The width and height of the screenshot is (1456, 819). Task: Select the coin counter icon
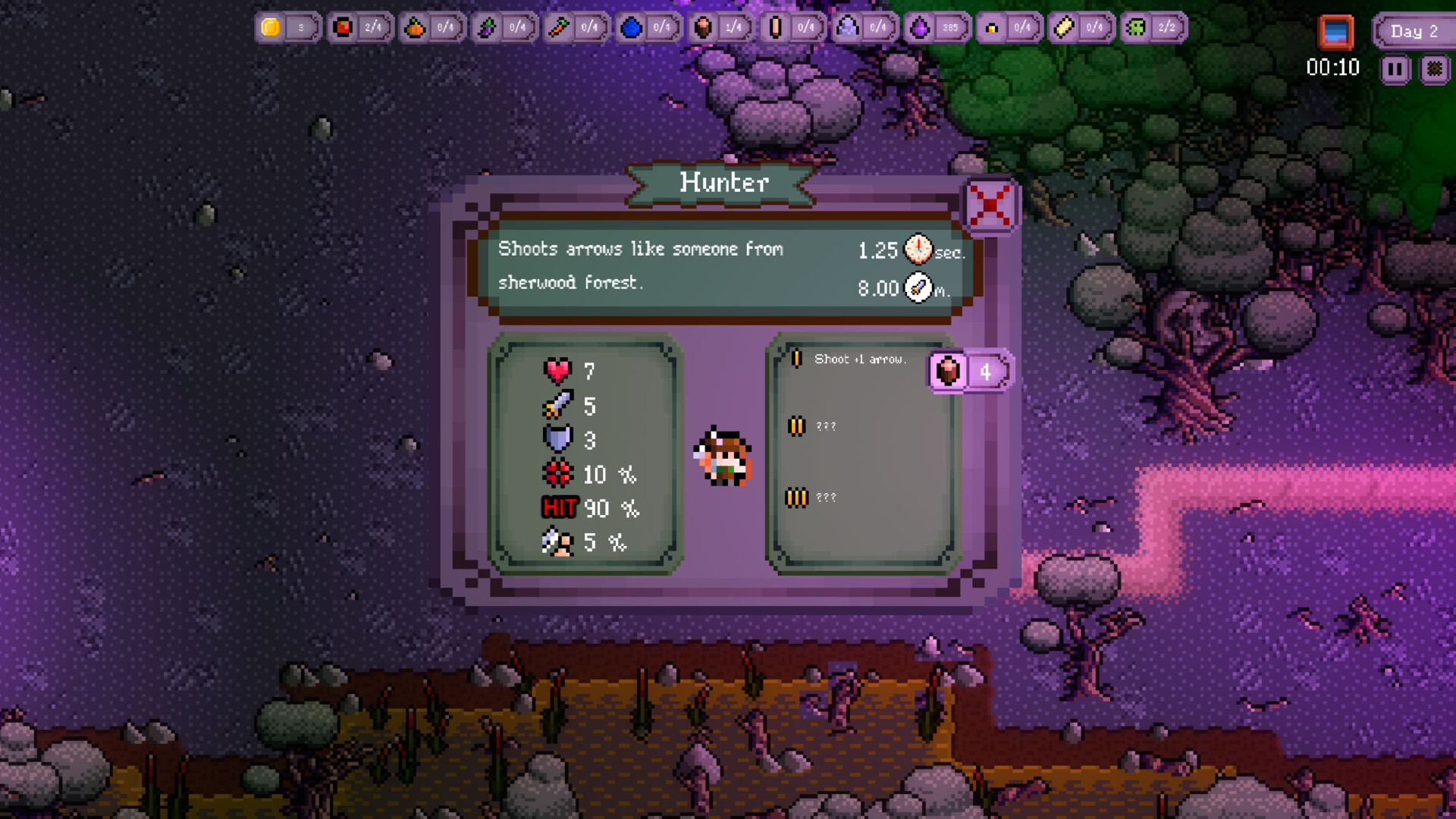coord(271,28)
